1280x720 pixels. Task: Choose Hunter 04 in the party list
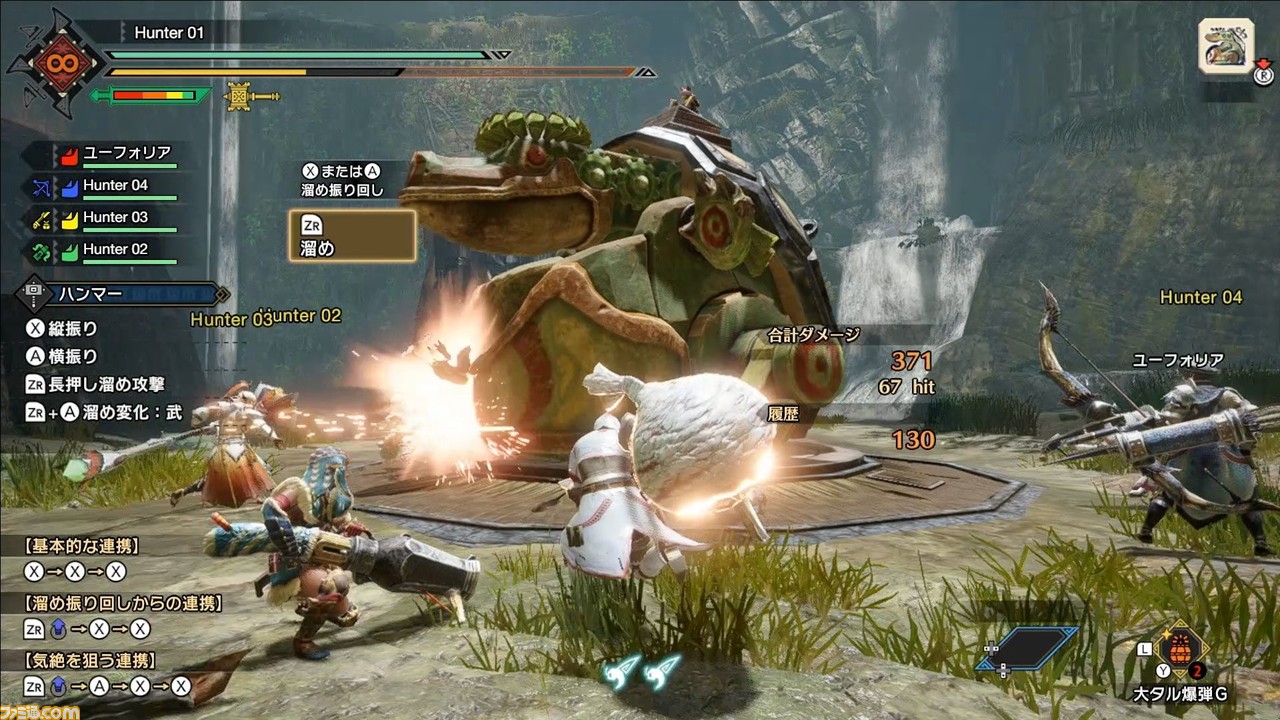115,186
